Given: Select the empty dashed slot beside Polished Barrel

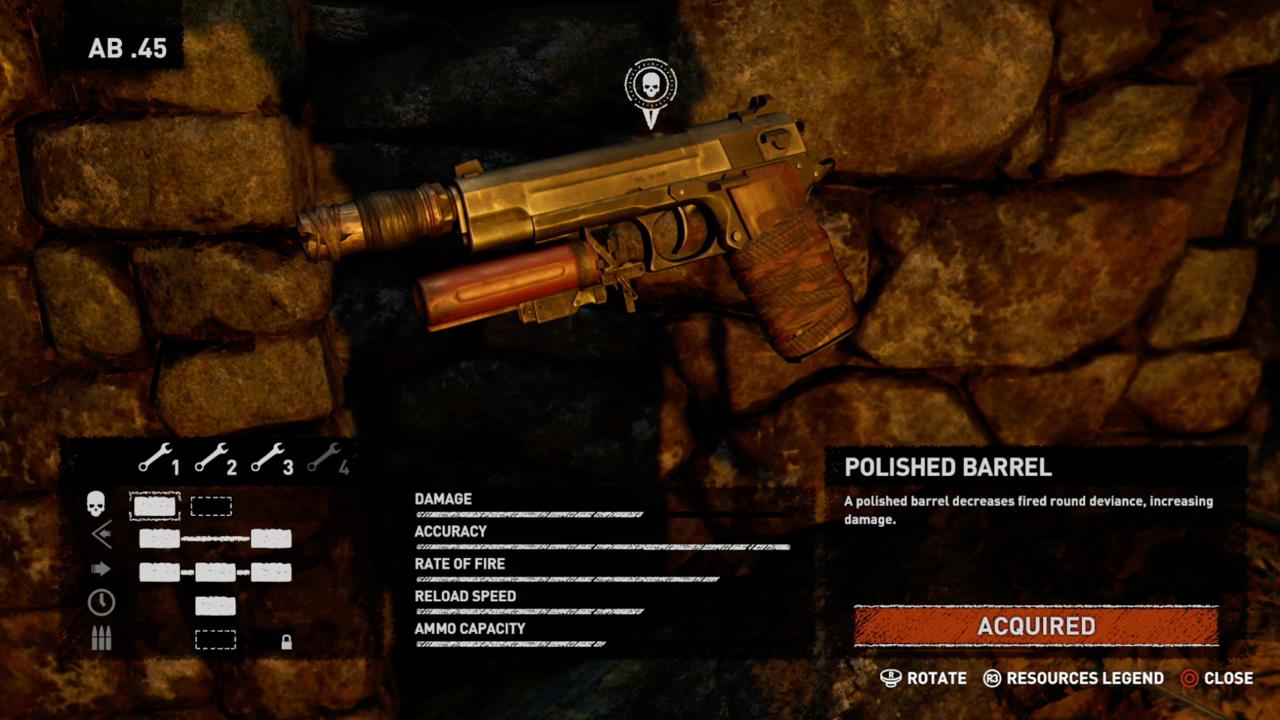Looking at the screenshot, I should coord(212,505).
